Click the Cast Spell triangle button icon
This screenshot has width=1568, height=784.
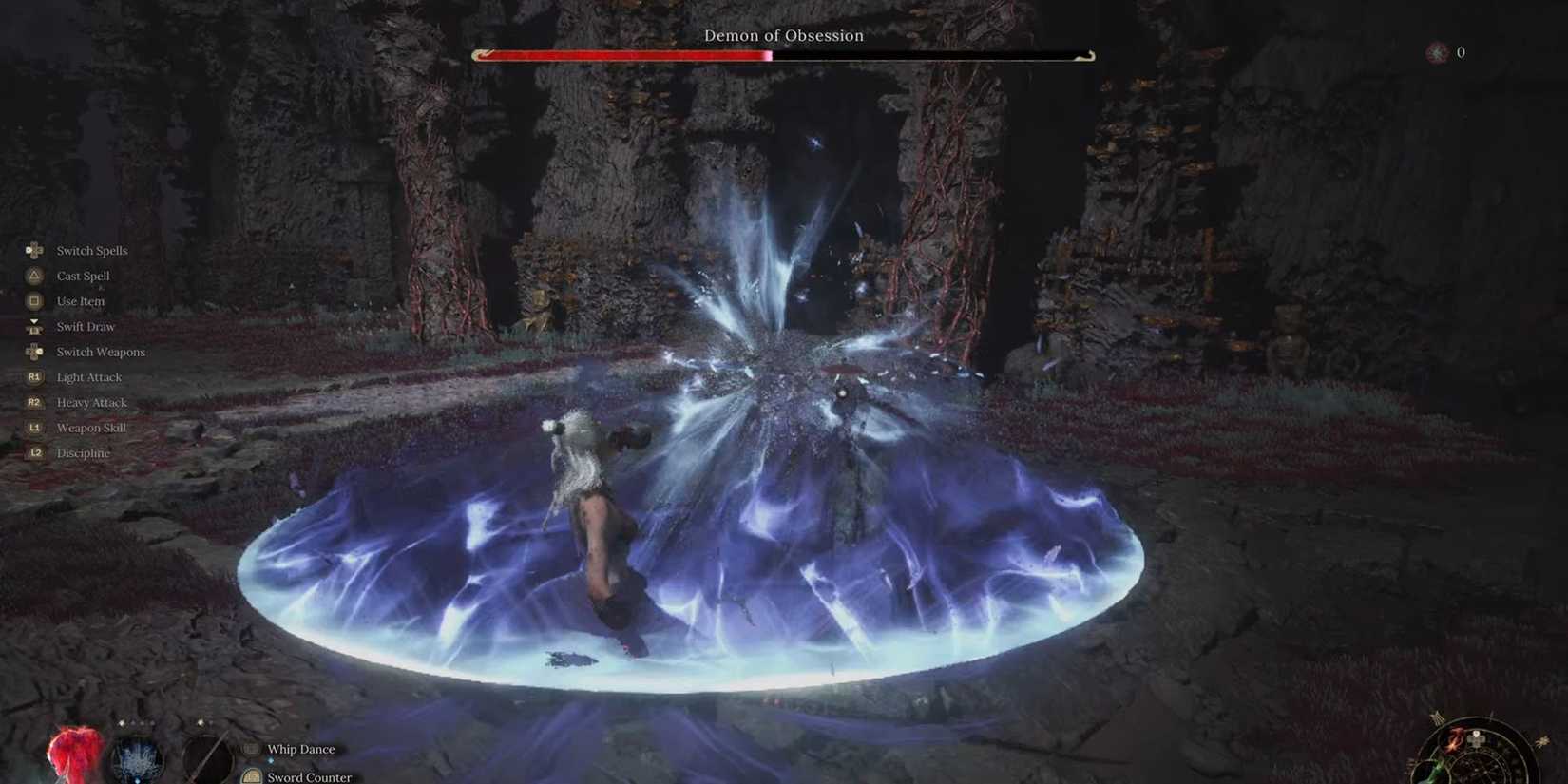pos(34,276)
